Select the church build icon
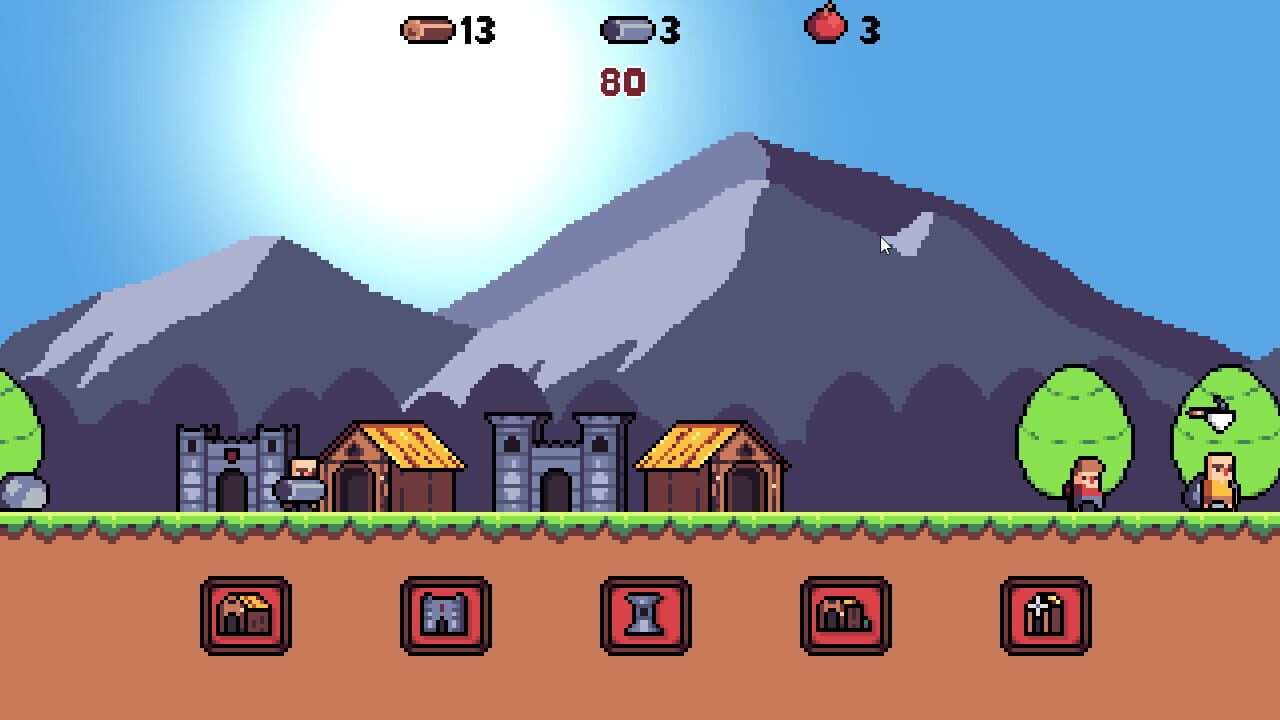 tap(1046, 616)
